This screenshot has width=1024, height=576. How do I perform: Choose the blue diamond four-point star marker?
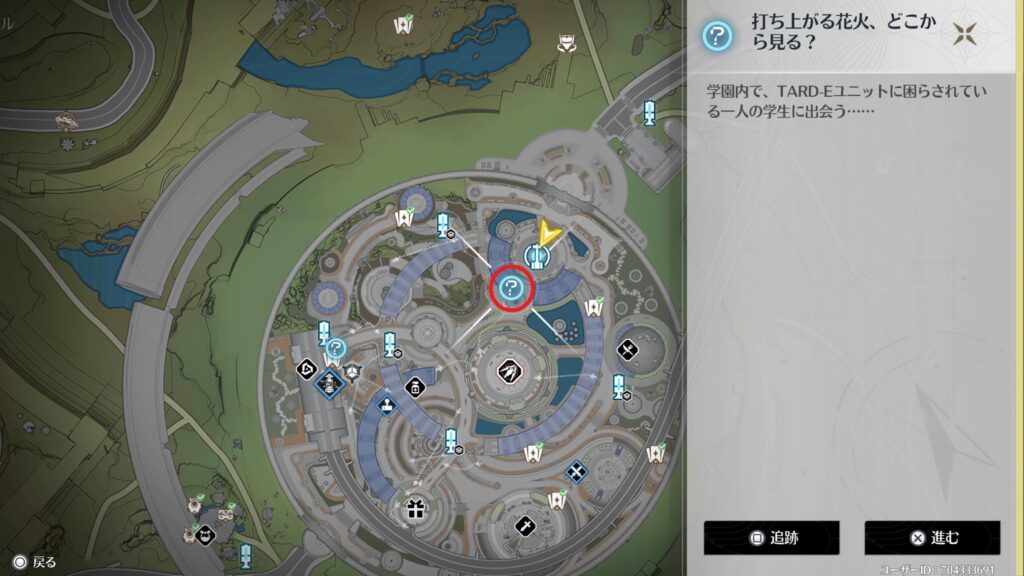click(576, 471)
